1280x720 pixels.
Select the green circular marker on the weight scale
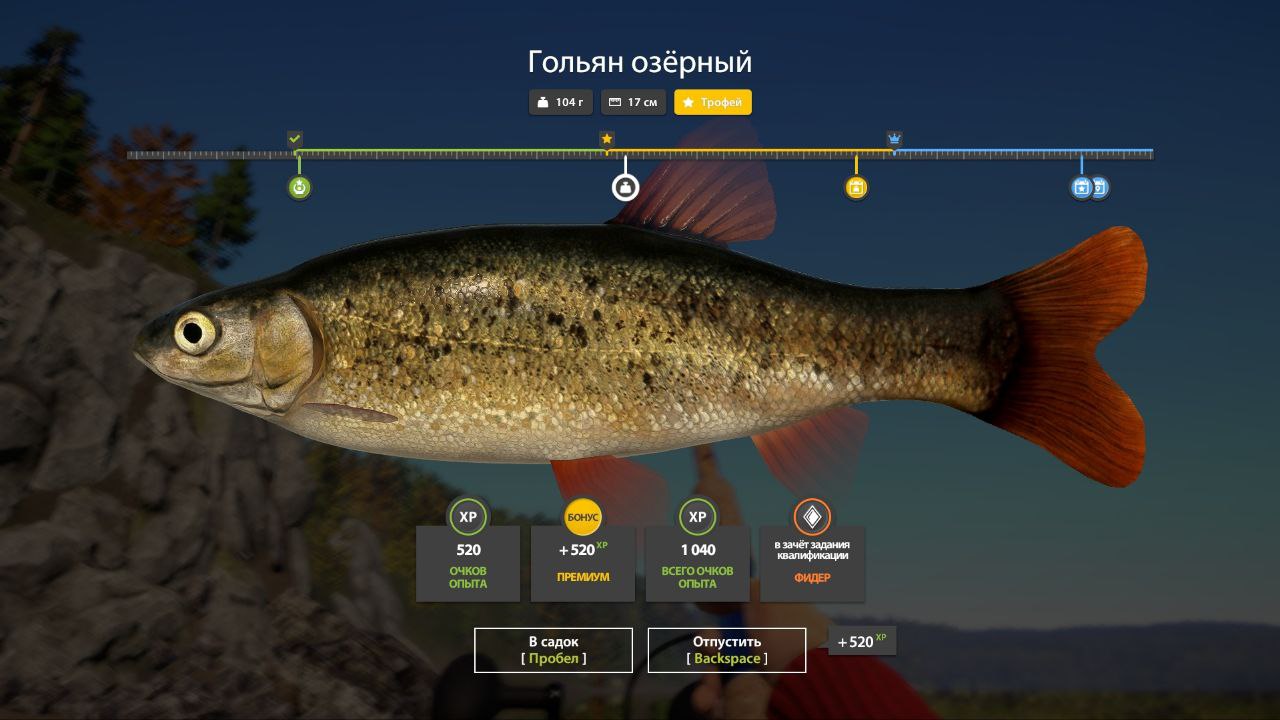(299, 187)
